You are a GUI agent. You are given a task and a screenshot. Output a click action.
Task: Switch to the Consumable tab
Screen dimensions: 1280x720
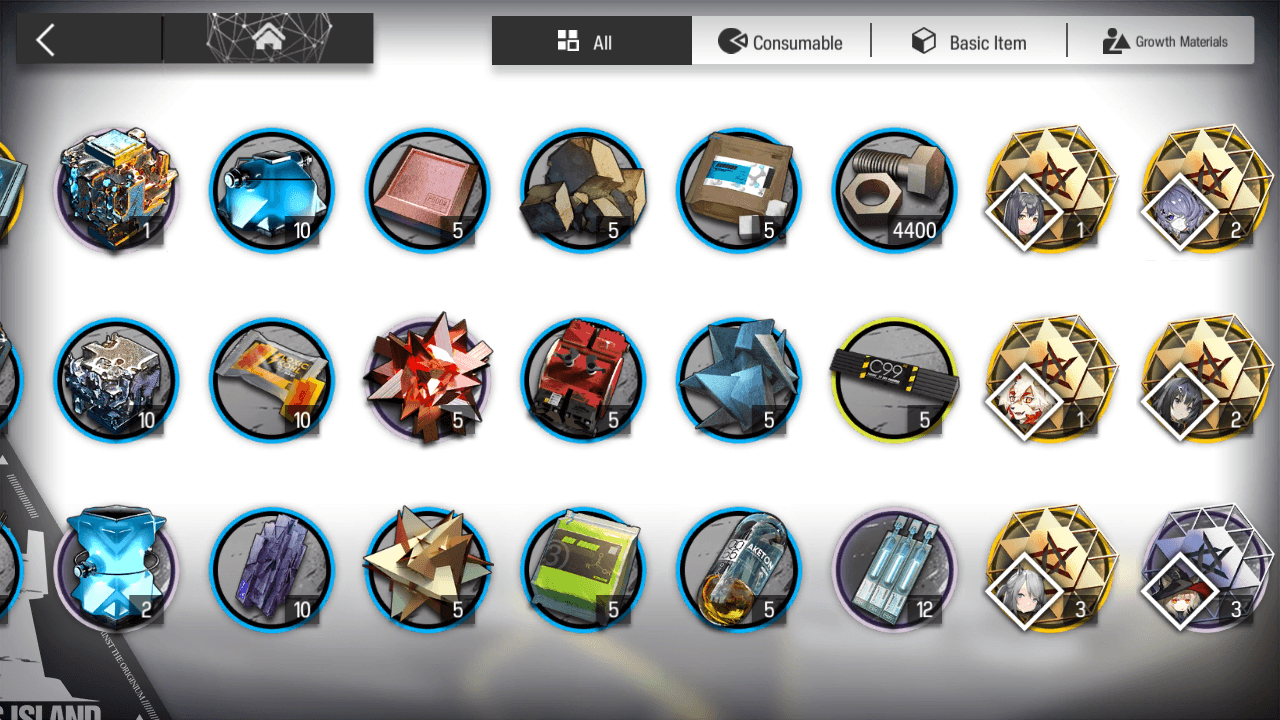click(781, 42)
